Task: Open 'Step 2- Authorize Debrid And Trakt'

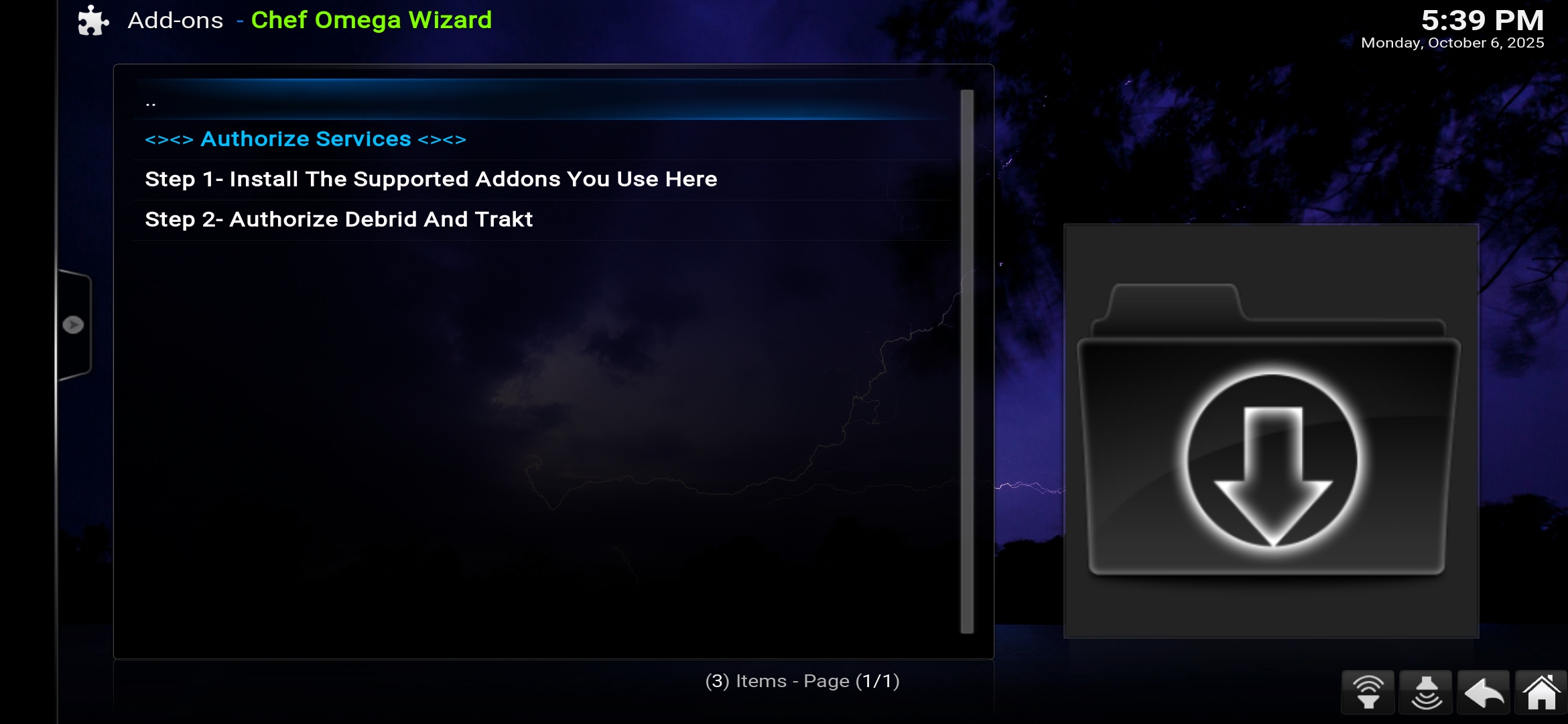Action: click(338, 219)
